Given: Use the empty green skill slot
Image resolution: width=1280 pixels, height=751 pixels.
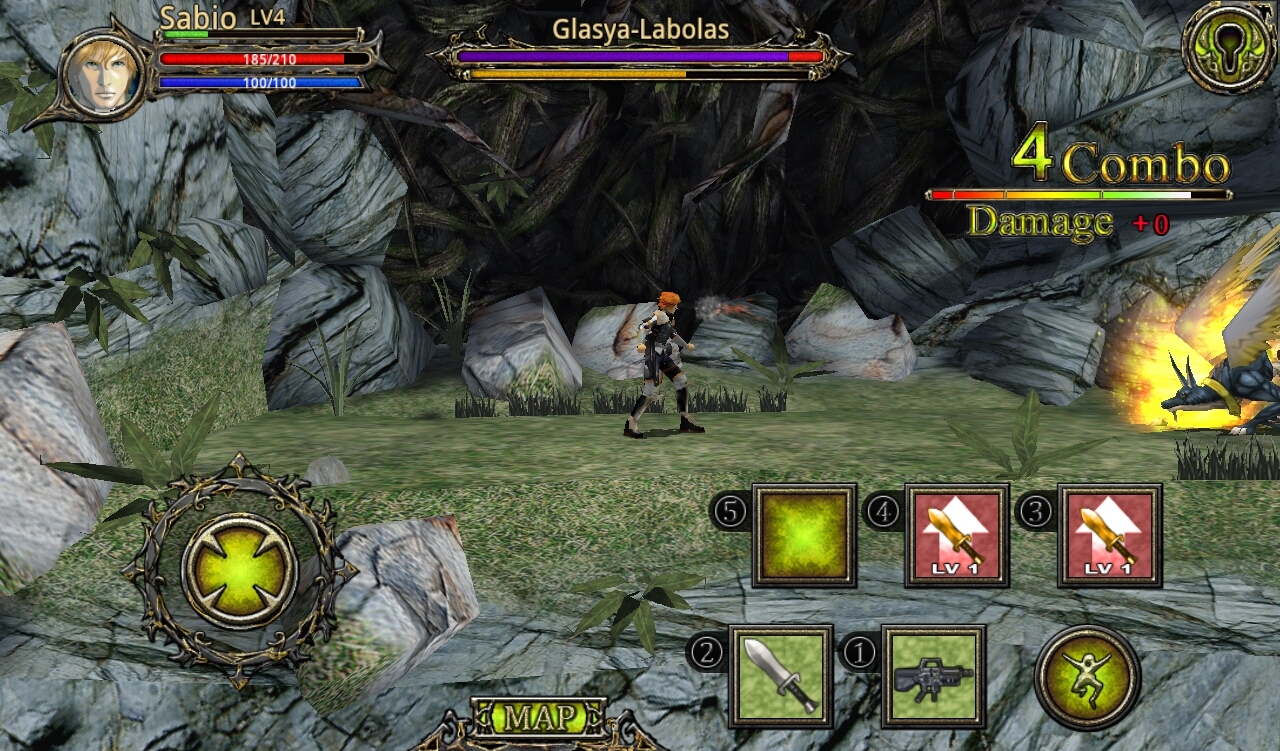Looking at the screenshot, I should 804,535.
